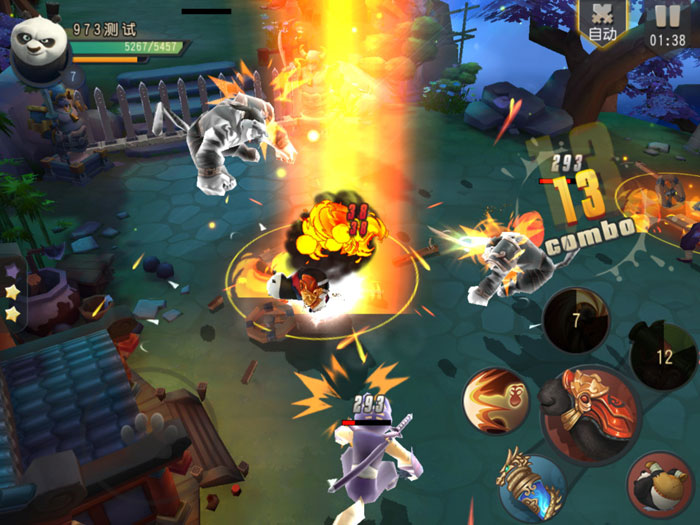Screen dimensions: 700x525
Task: Toggle the 自动 auto-battle button
Action: click(x=602, y=23)
